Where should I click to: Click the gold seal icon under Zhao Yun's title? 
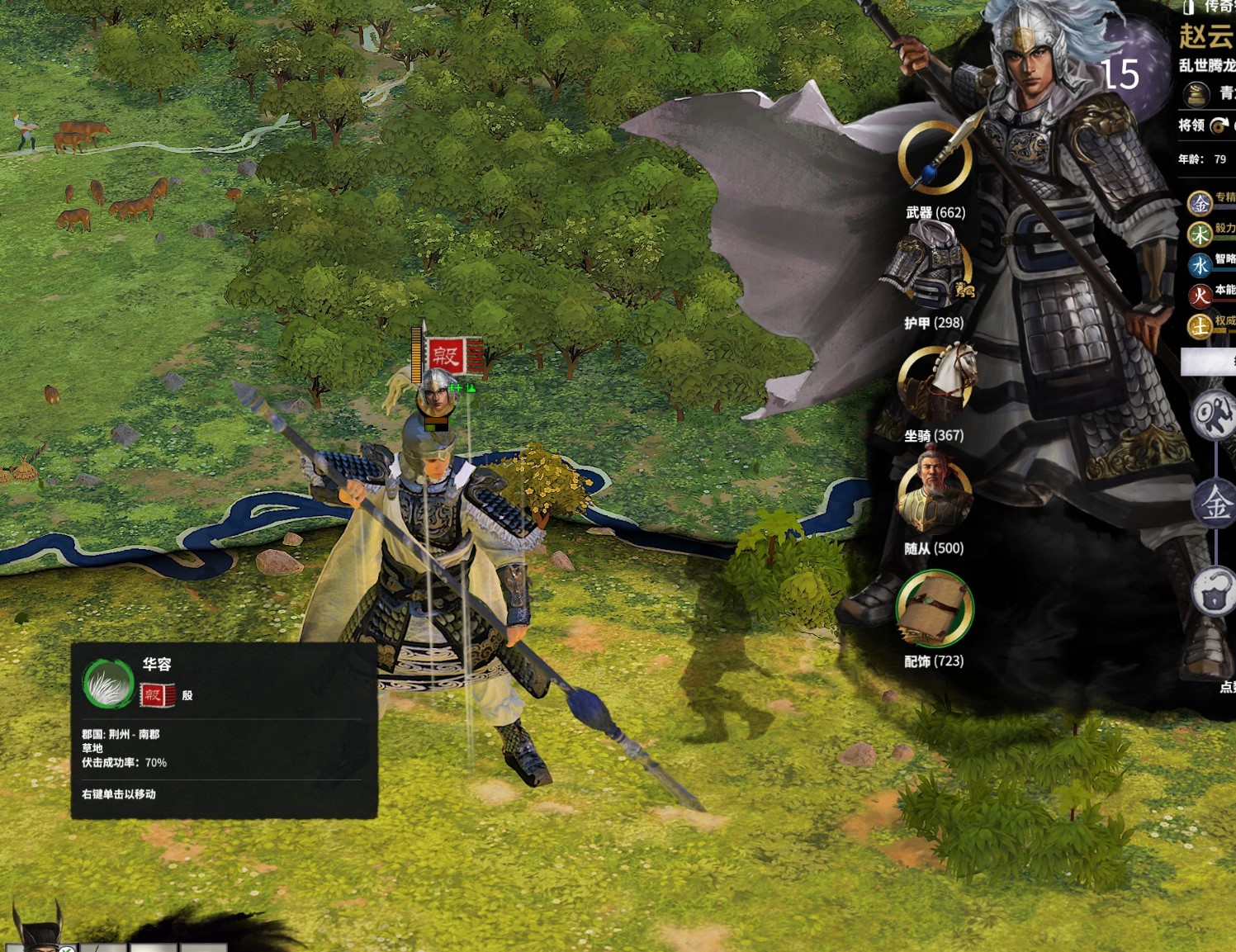pyautogui.click(x=1196, y=95)
